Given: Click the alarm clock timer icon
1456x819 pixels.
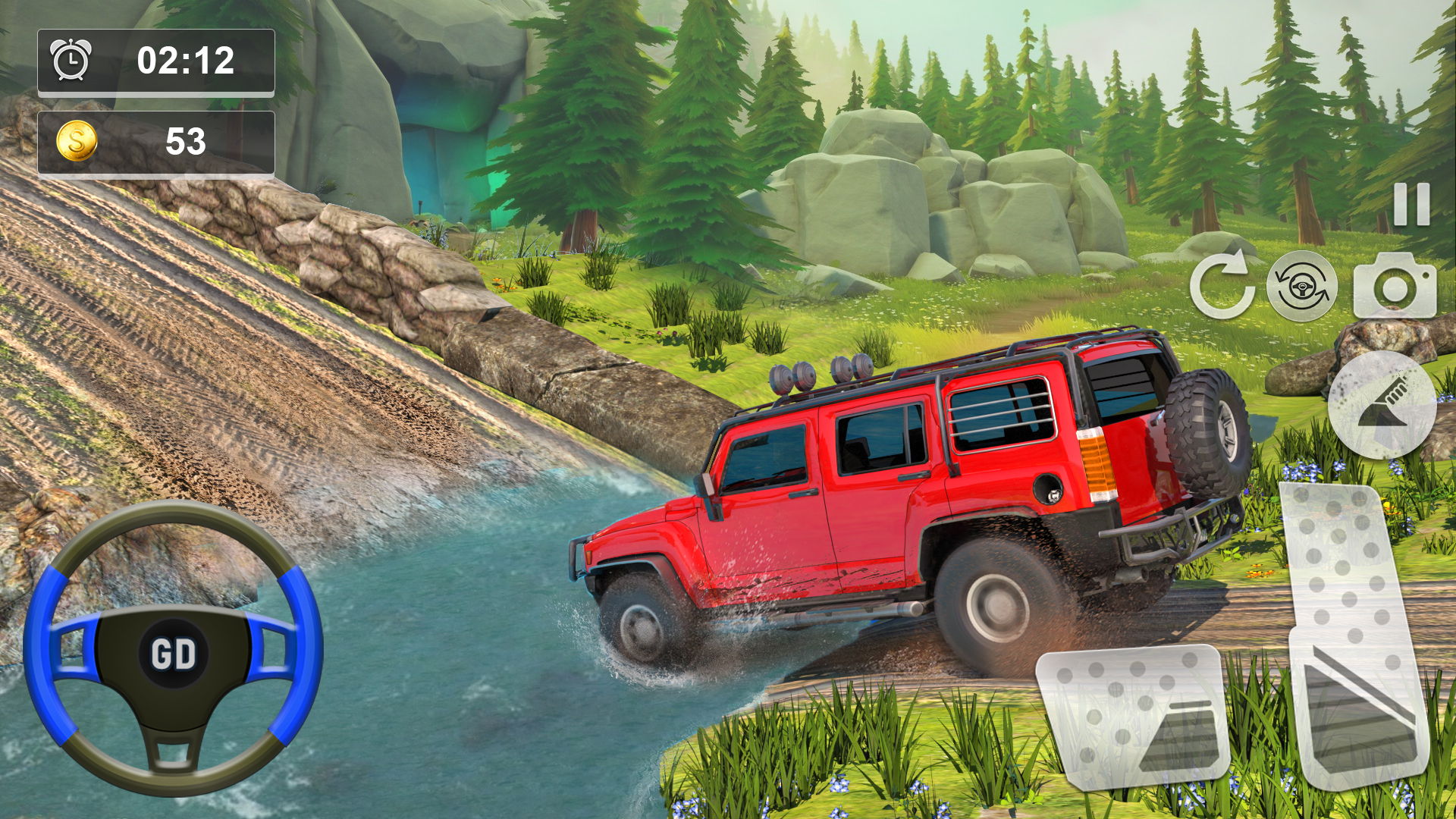Looking at the screenshot, I should 69,62.
